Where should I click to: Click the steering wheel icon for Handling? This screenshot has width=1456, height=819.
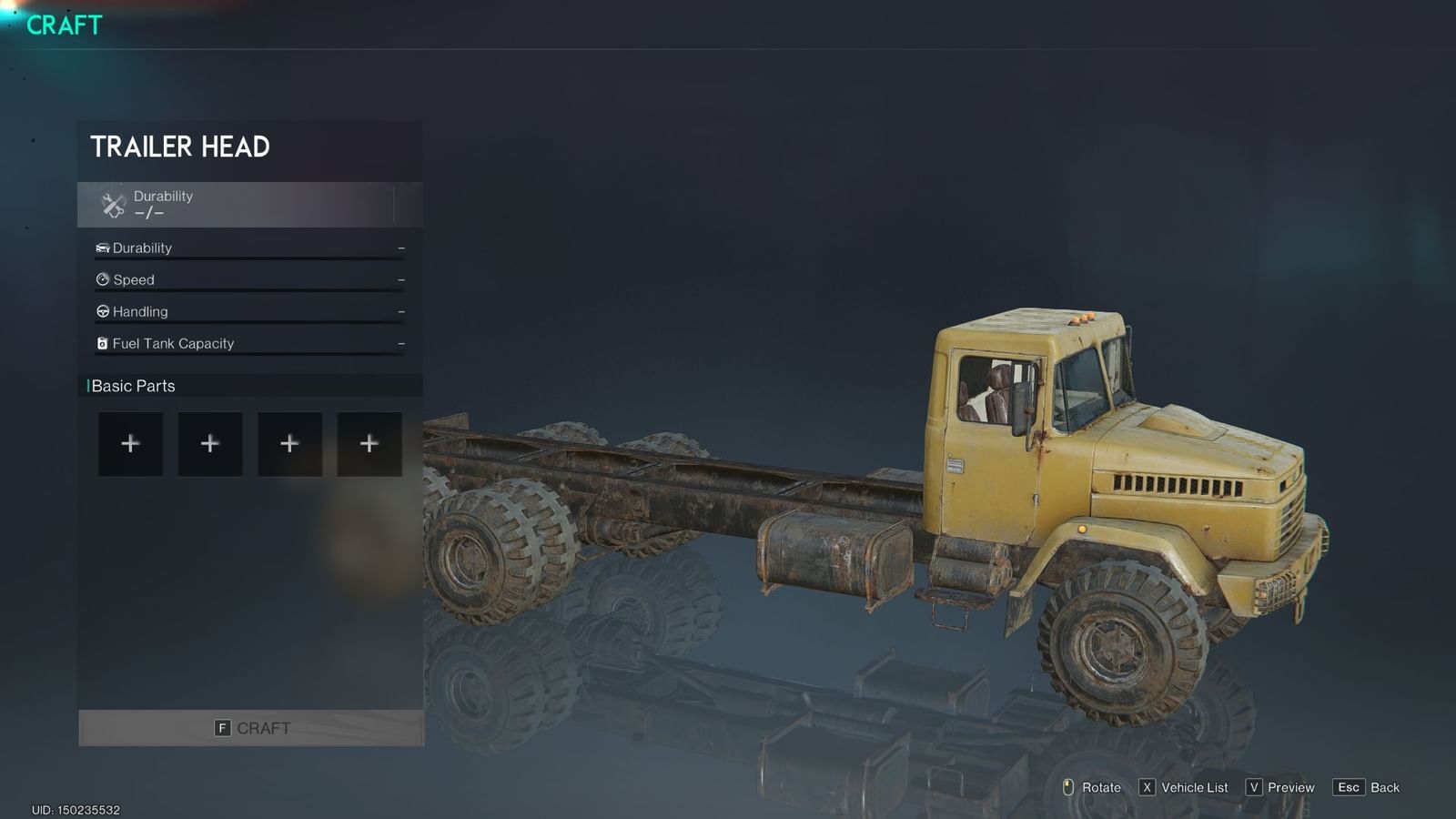tap(102, 311)
